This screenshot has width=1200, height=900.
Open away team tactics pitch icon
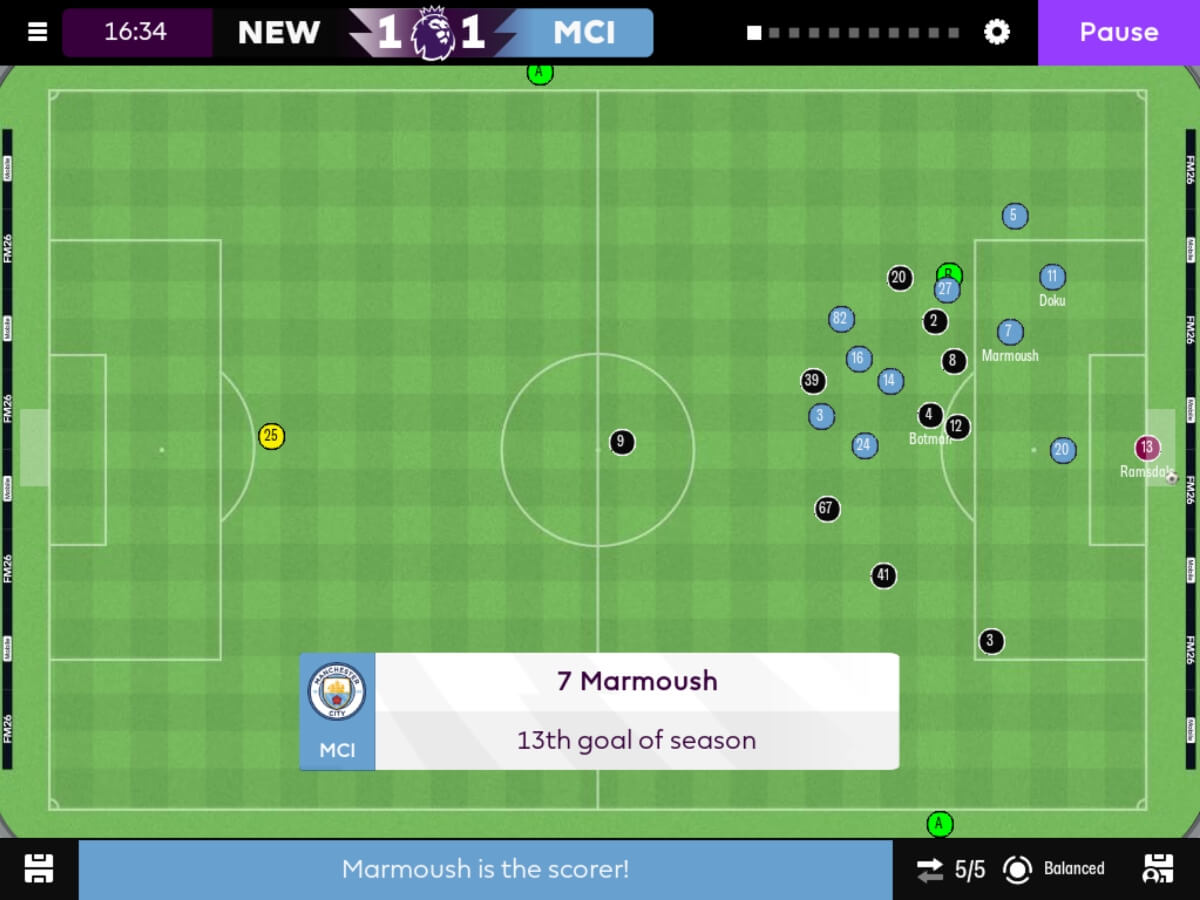pyautogui.click(x=1157, y=869)
